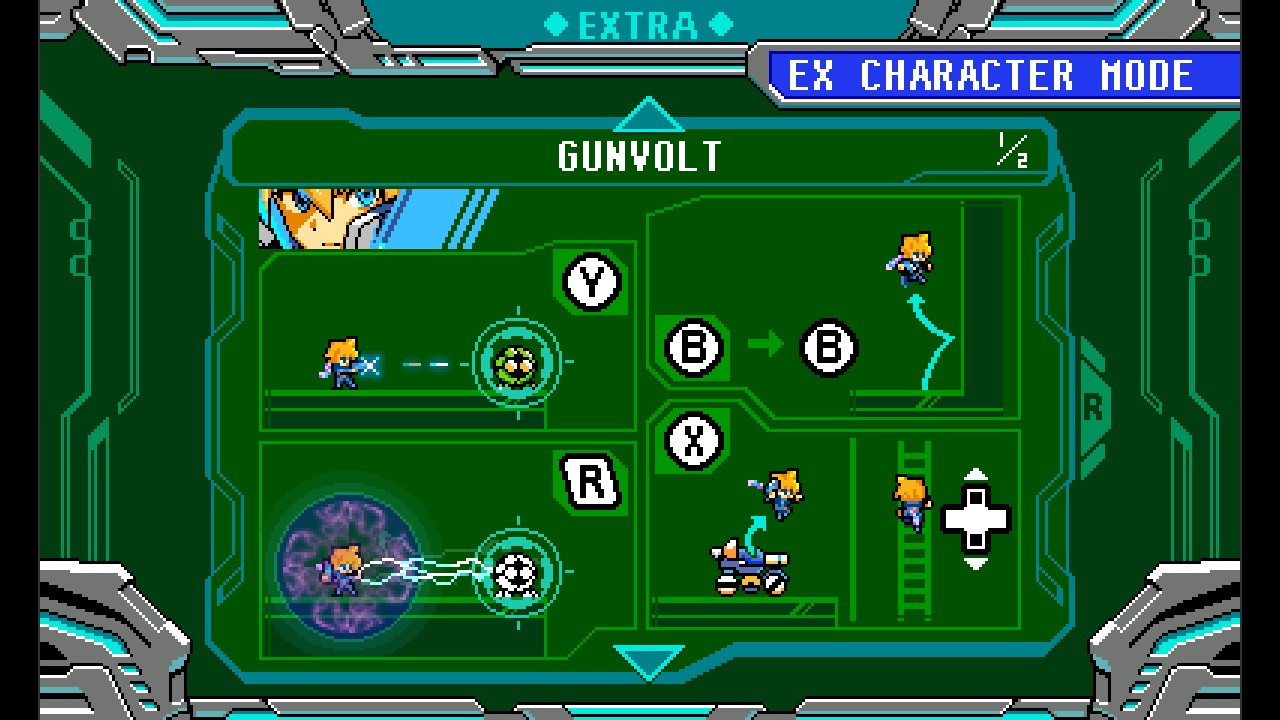Click the ladder-climbing Gunvolt sprite
This screenshot has height=720, width=1280.
(909, 500)
